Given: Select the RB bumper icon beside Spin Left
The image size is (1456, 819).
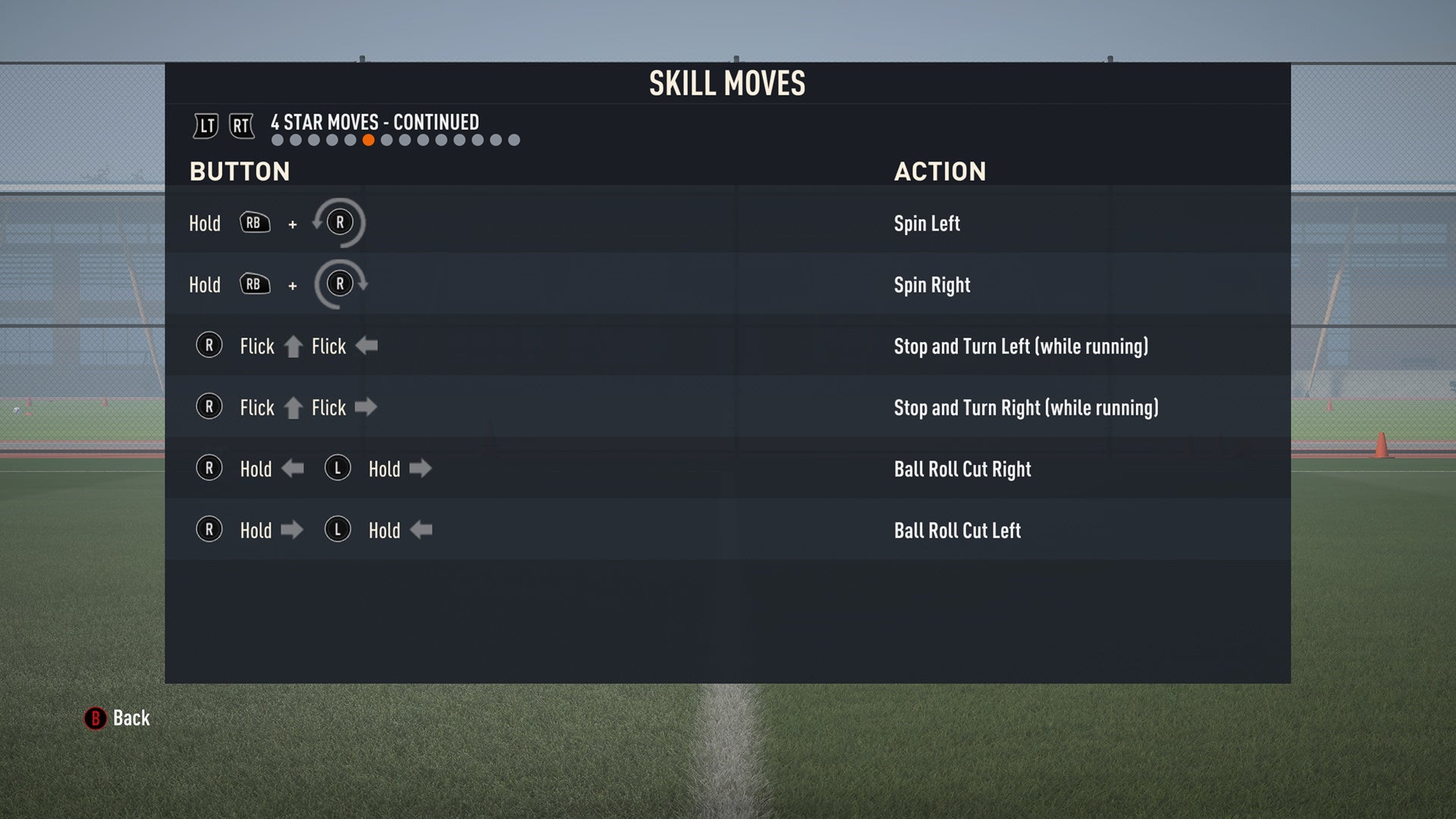Looking at the screenshot, I should (x=254, y=222).
